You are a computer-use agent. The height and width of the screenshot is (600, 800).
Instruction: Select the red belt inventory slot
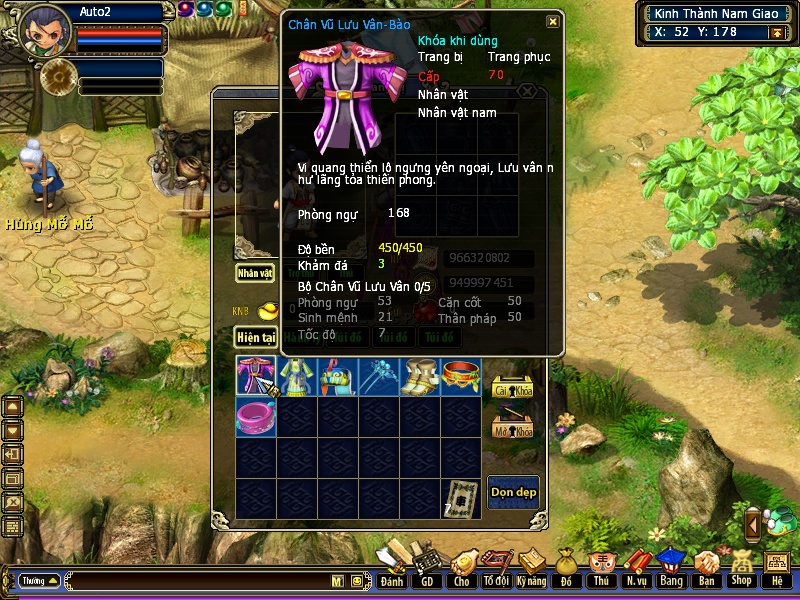[x=461, y=377]
